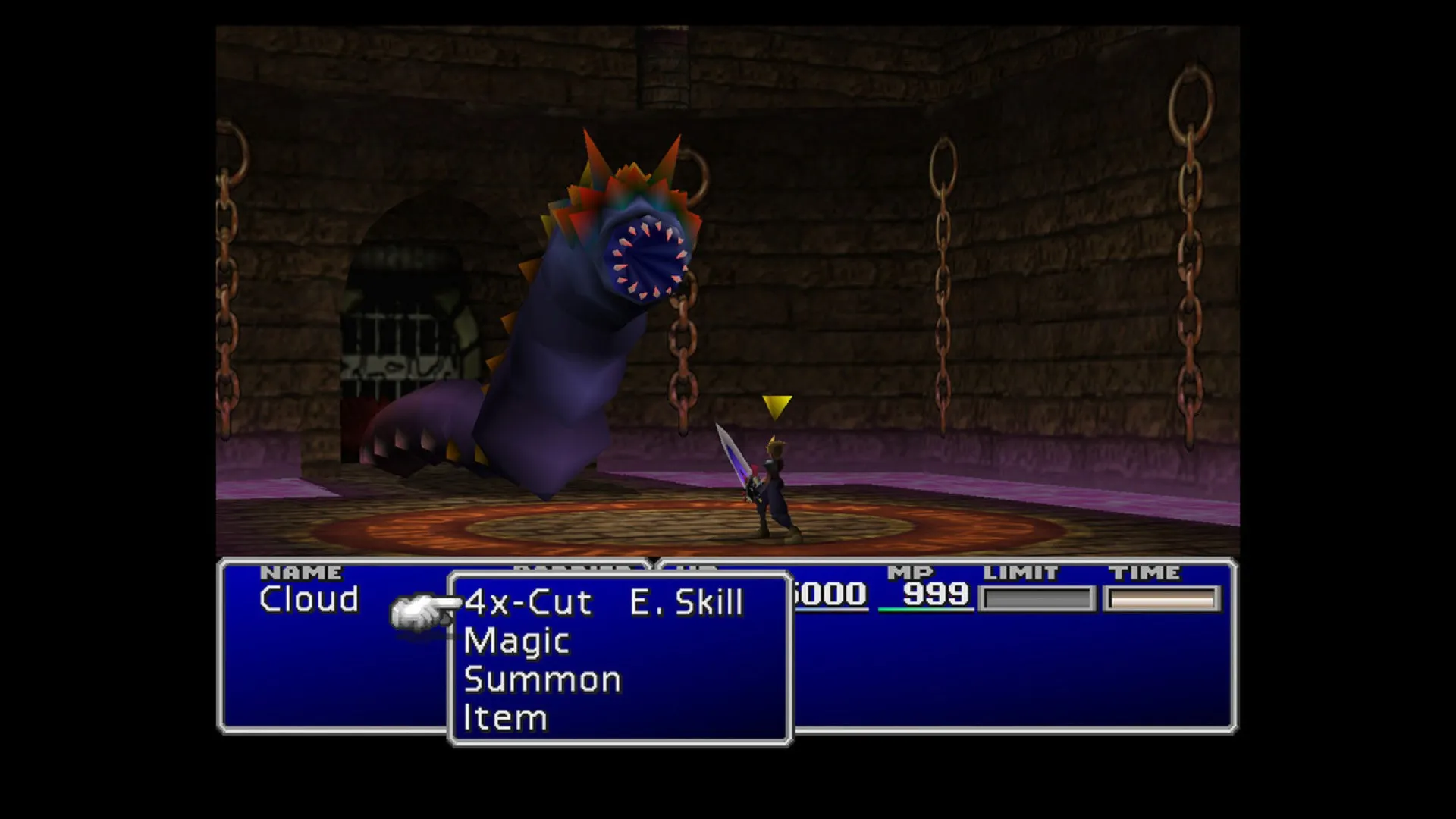Image resolution: width=1456 pixels, height=819 pixels.
Task: Click the yellow target arrow above Cloud
Action: 776,407
